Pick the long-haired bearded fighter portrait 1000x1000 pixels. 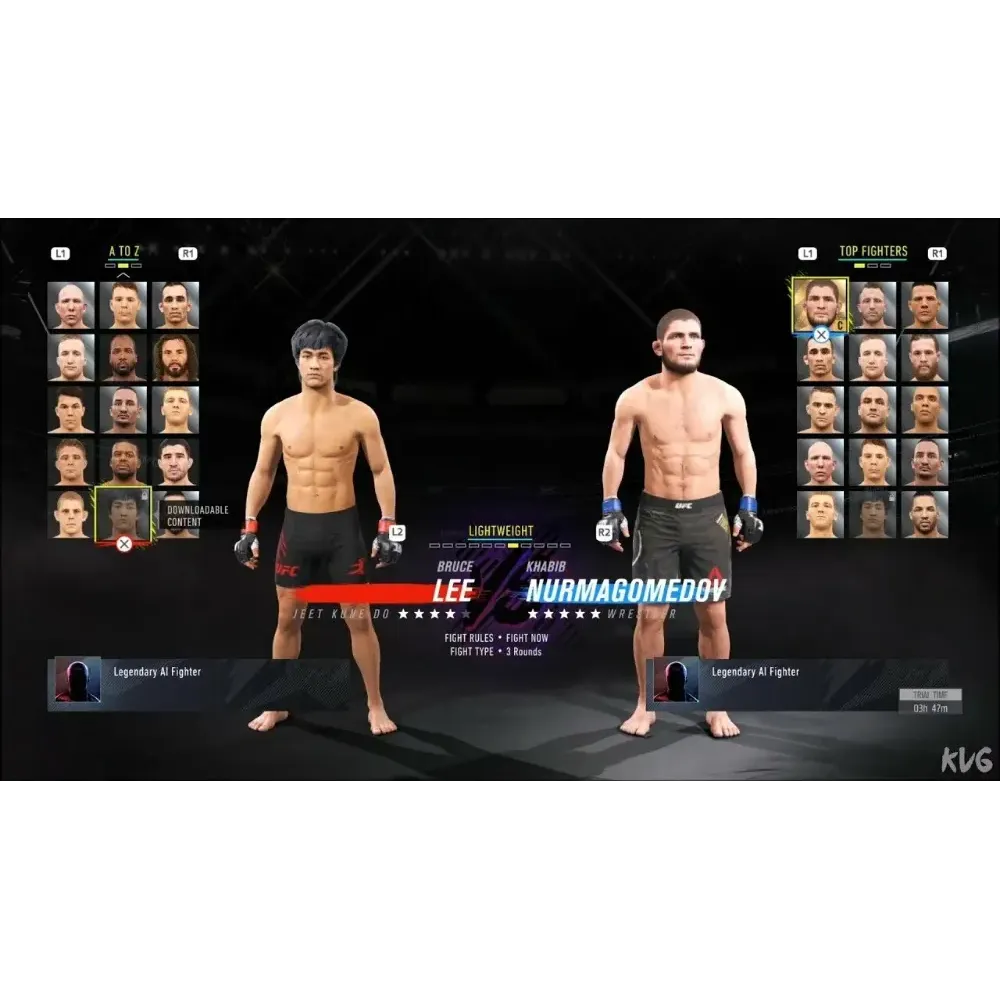pos(176,357)
